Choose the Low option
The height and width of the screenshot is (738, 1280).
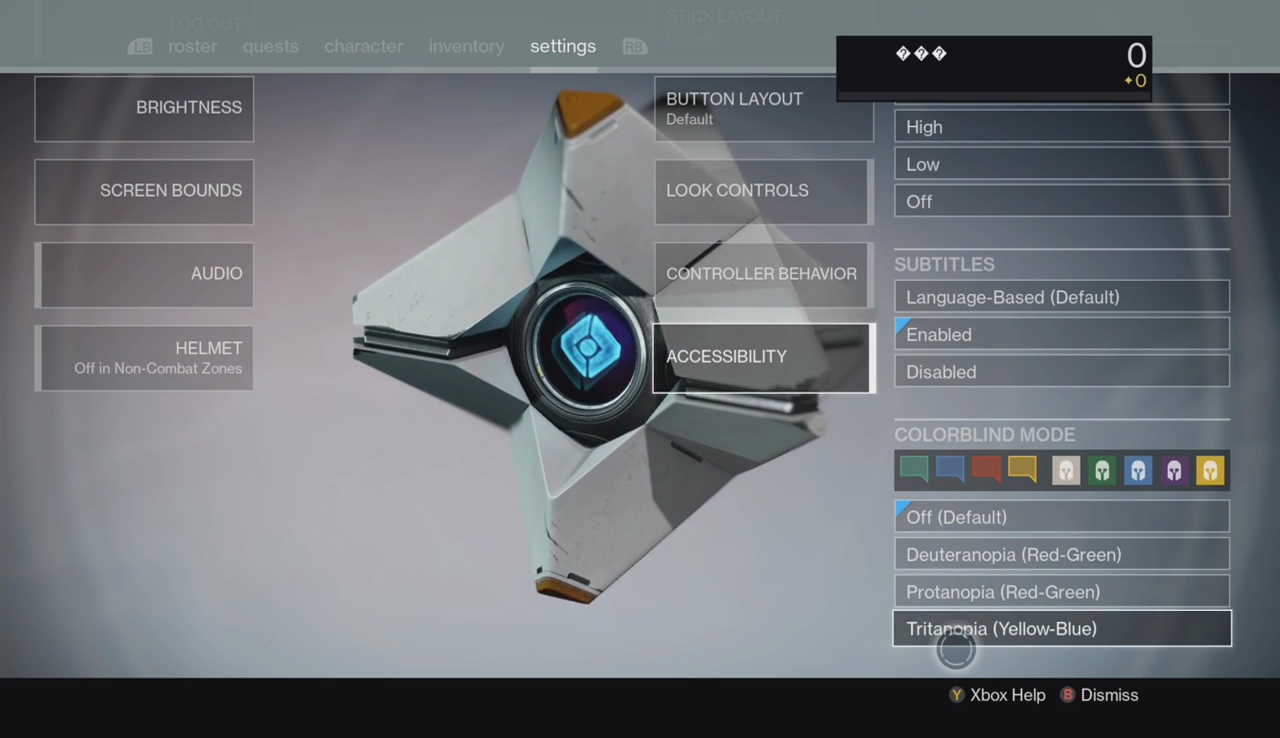click(x=1061, y=164)
